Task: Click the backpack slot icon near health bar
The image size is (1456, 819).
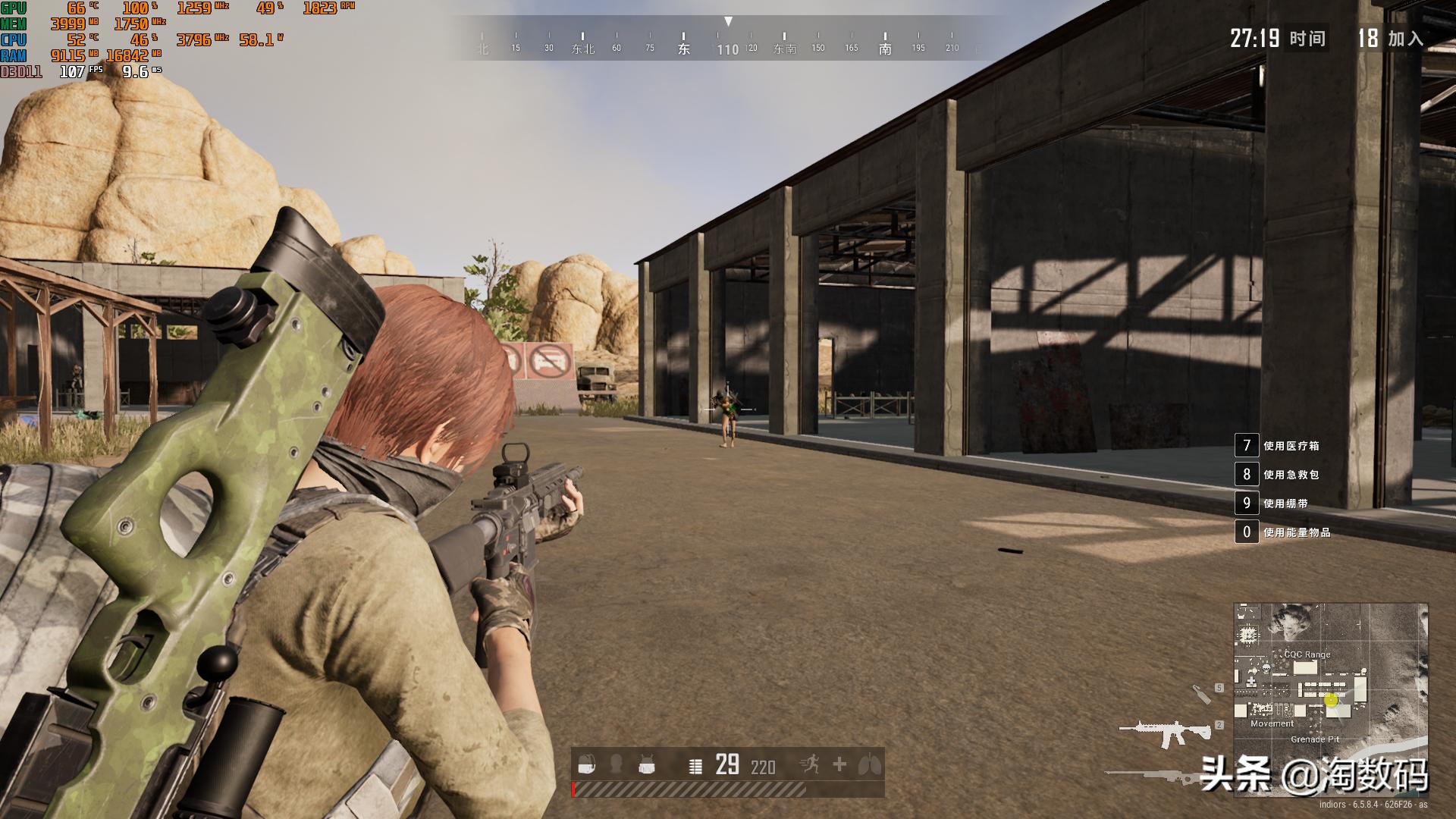Action: tap(586, 764)
